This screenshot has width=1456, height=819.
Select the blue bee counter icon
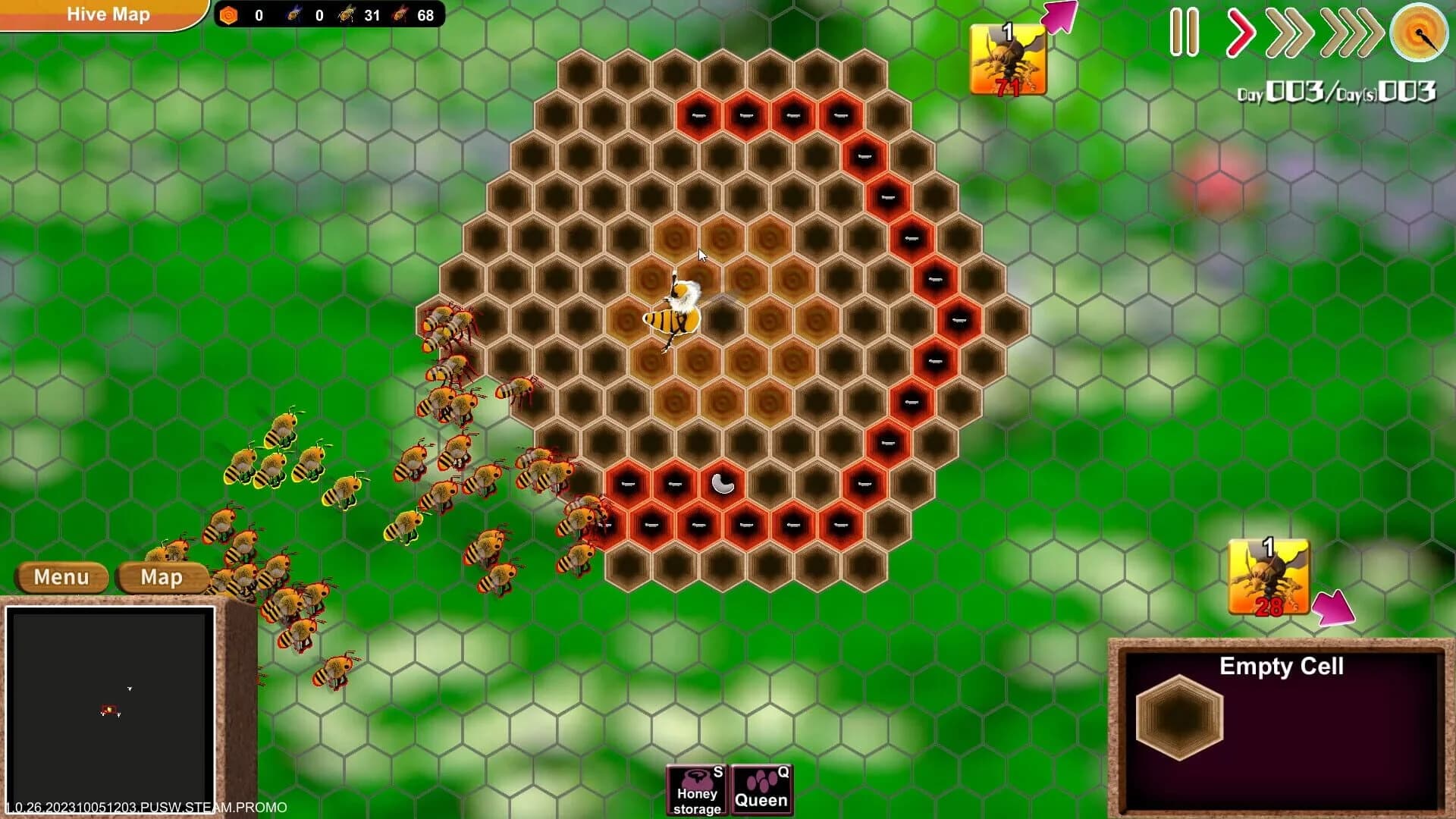[292, 14]
